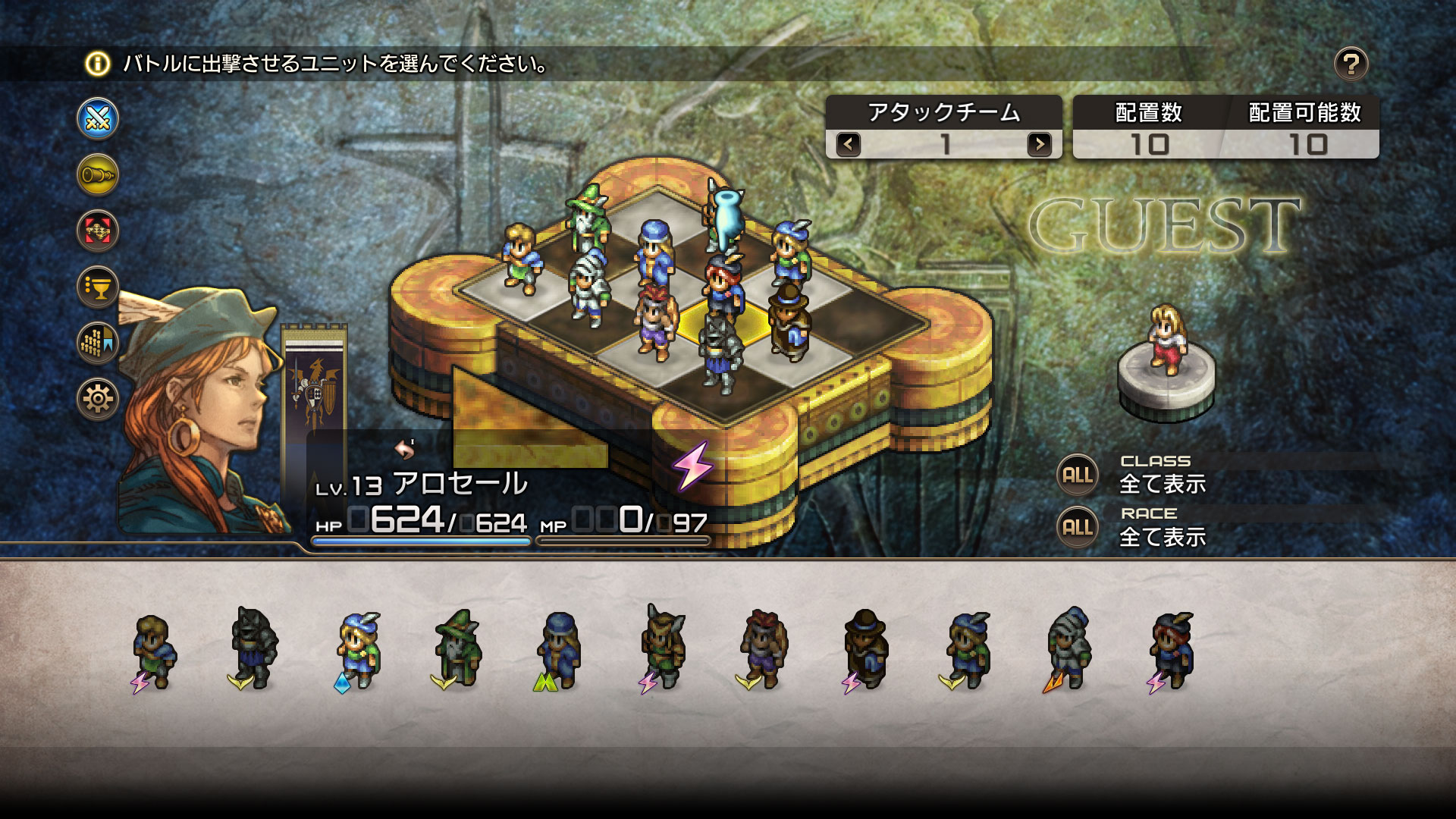Screen dimensions: 1456x819
Task: Open help with the question mark button
Action: (1351, 64)
